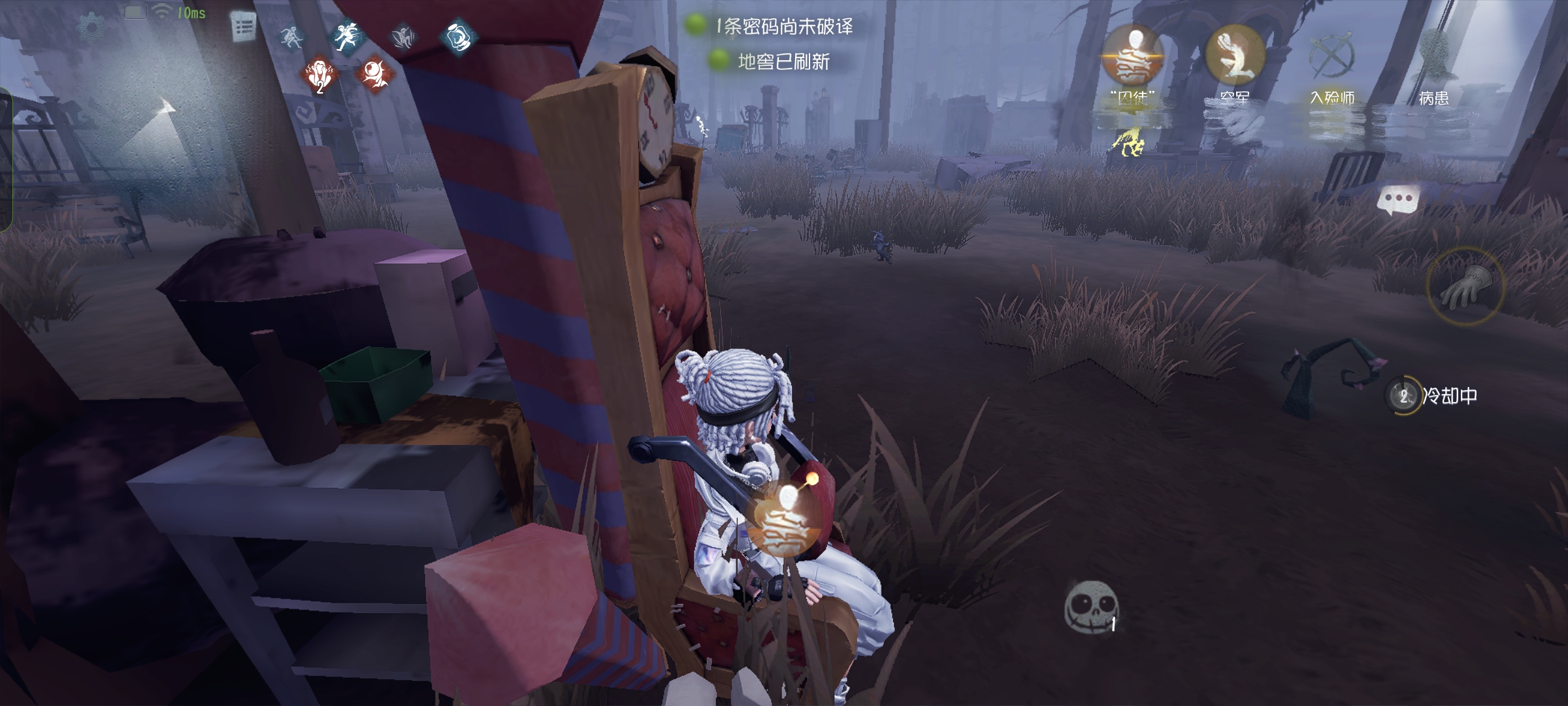
Task: Open the quick chat speech bubble
Action: pyautogui.click(x=1397, y=200)
